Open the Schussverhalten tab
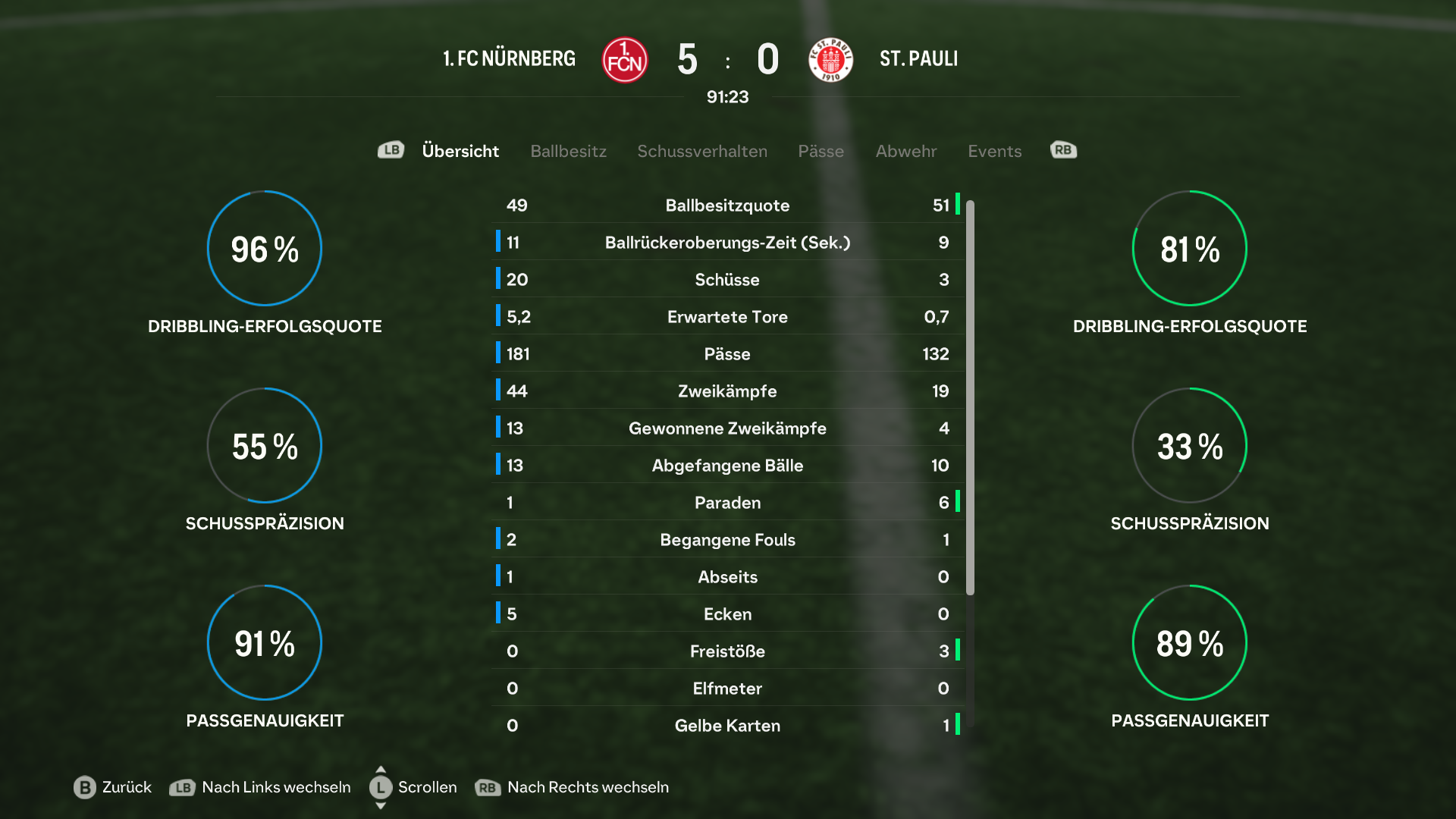Viewport: 1456px width, 819px height. pos(701,151)
